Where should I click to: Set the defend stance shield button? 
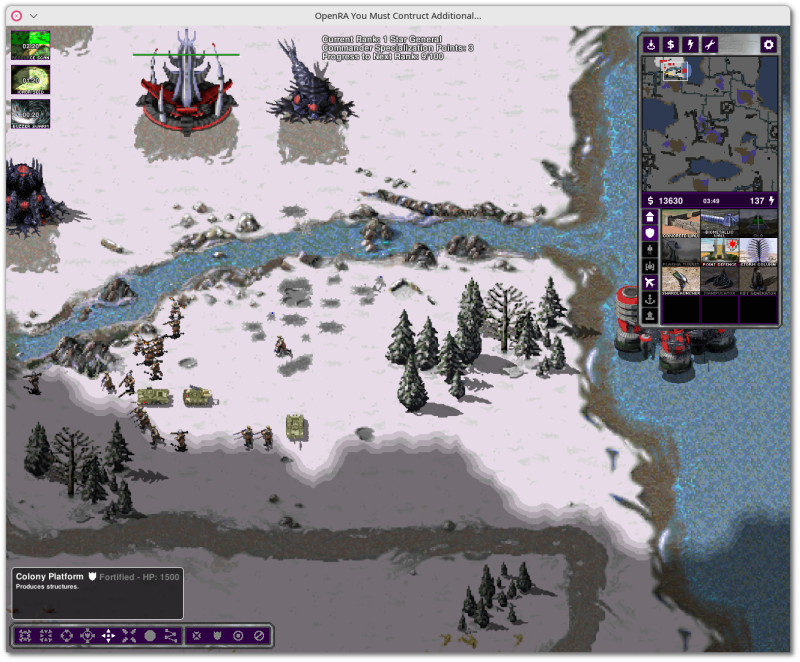point(217,635)
